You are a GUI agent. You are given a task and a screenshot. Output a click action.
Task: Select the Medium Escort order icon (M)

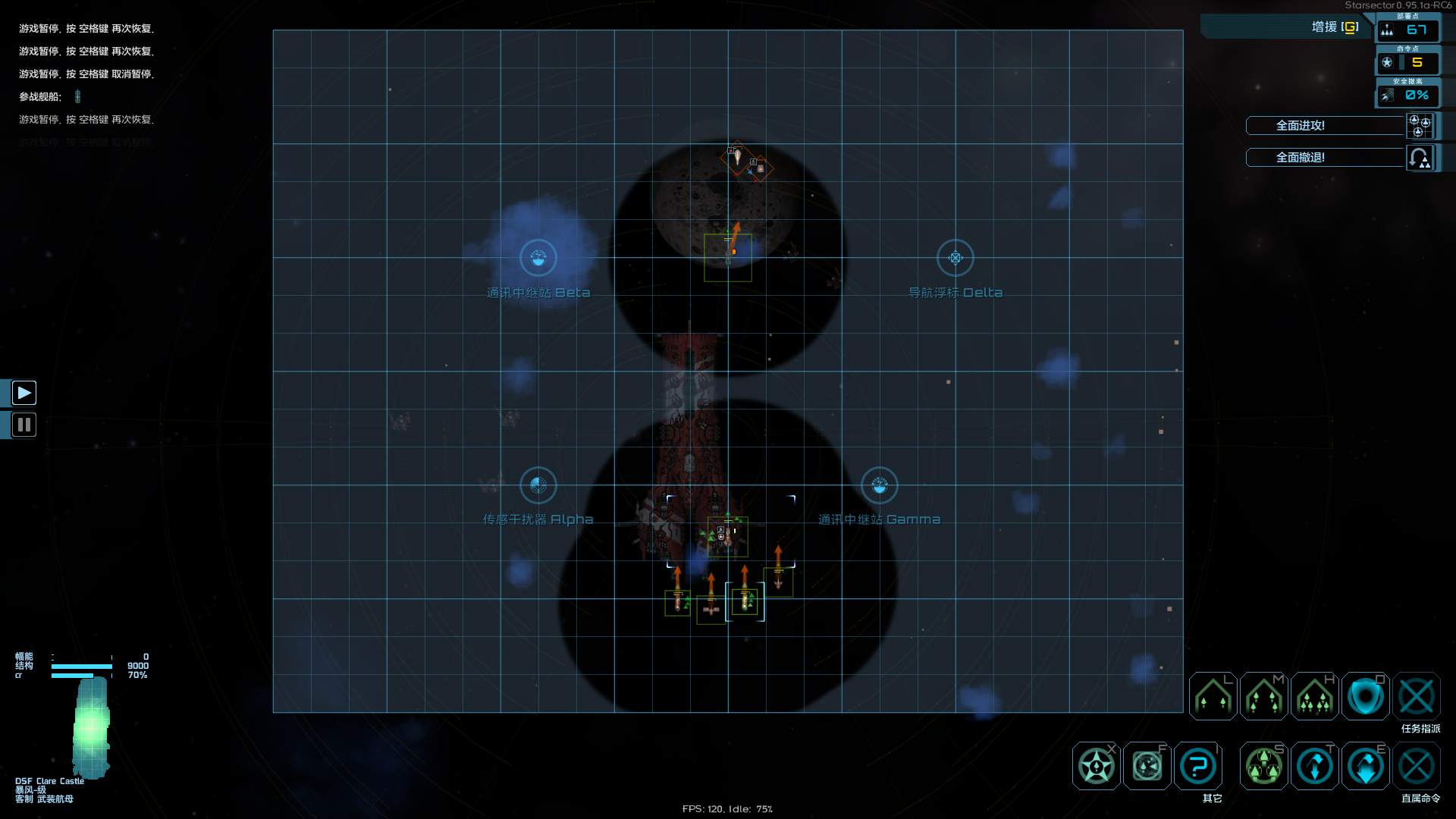pos(1263,696)
